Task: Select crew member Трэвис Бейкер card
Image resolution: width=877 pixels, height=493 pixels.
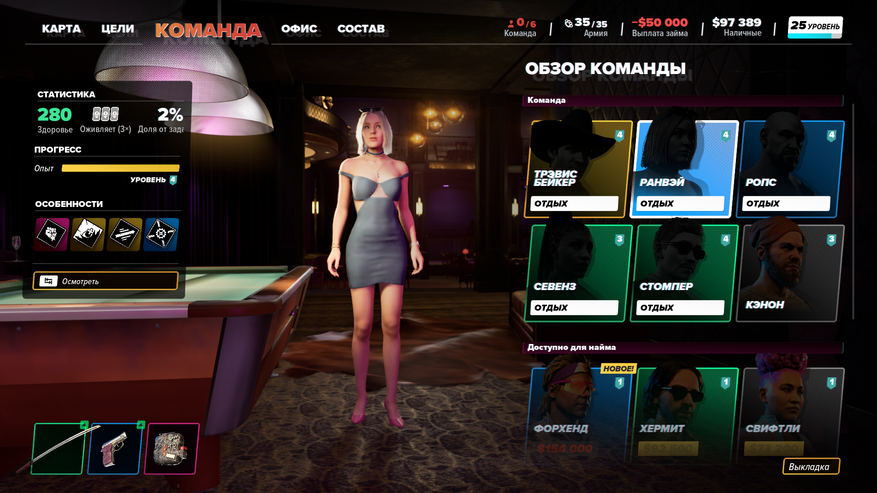Action: point(580,168)
